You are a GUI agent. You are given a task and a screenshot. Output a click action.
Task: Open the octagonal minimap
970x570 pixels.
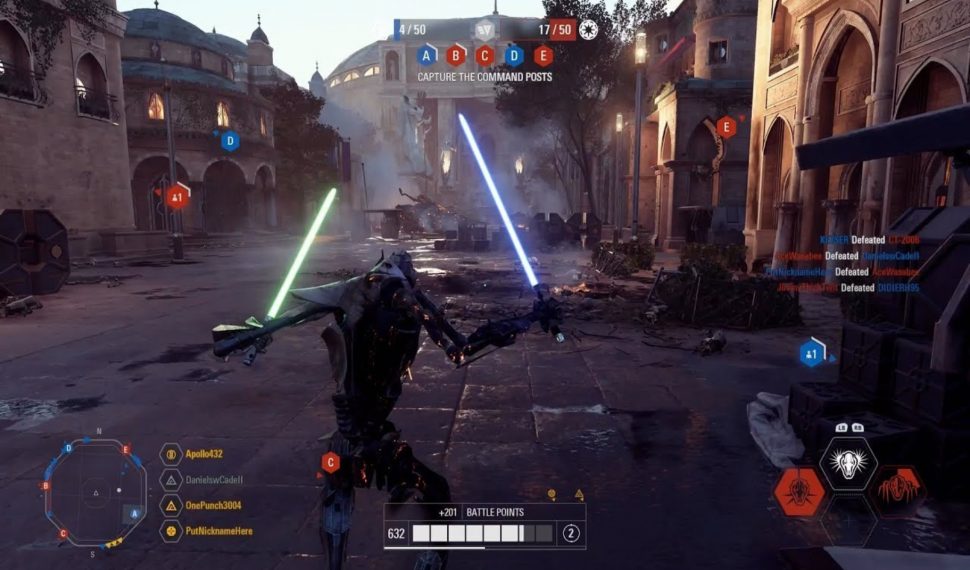(98, 490)
